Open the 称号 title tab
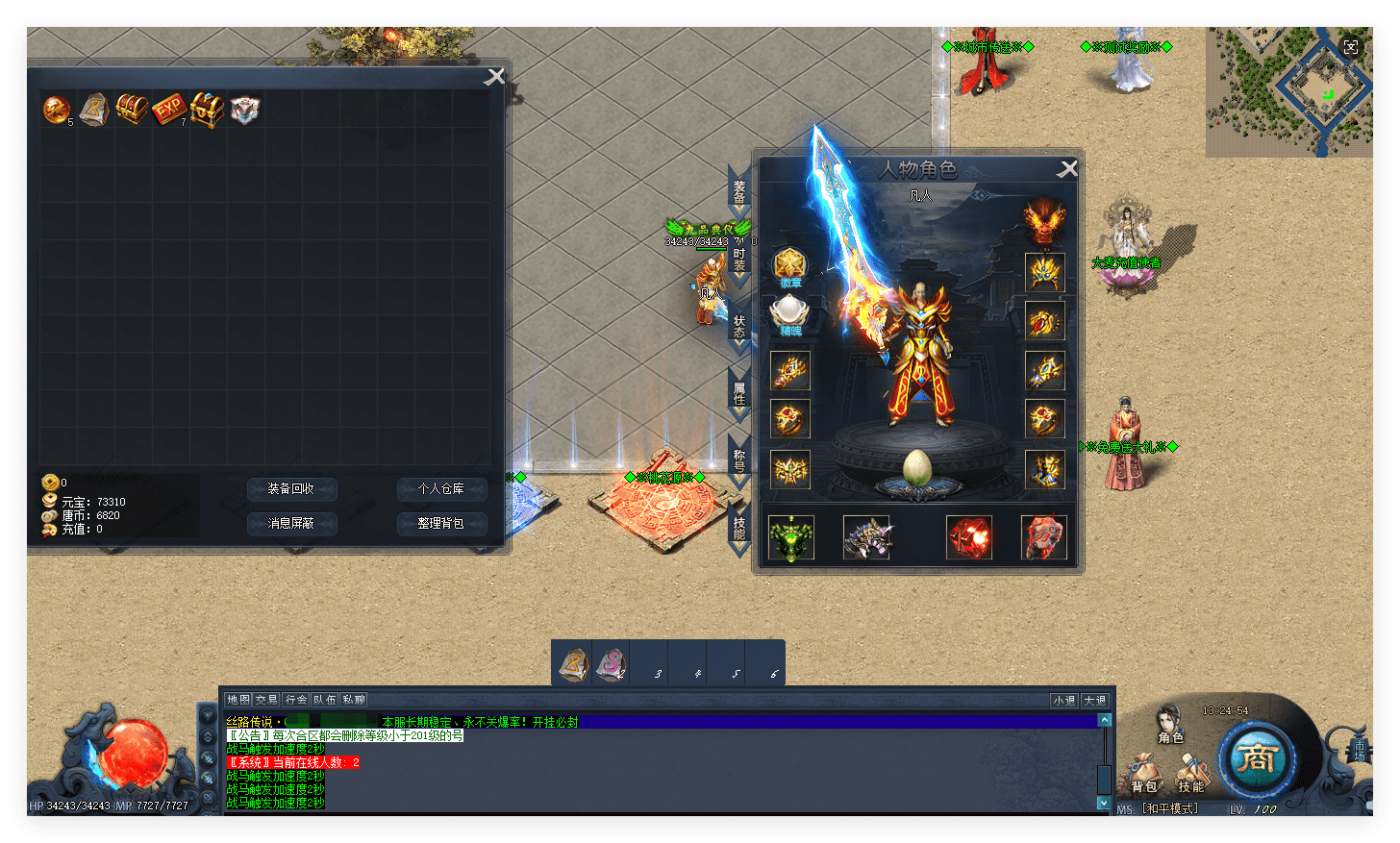Viewport: 1400px width, 843px height. [738, 460]
